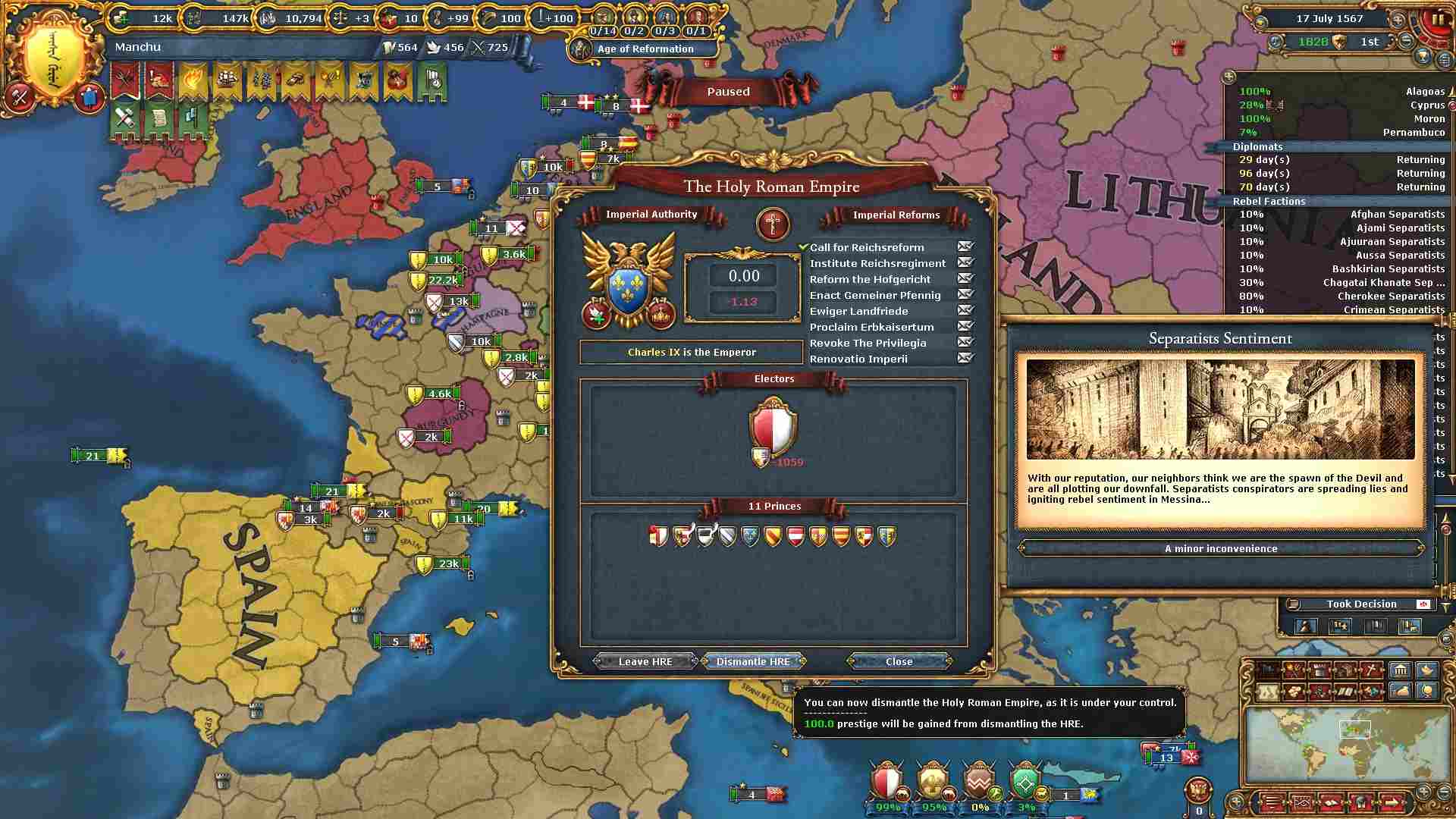Select the Institute Reichsregiment reform

tap(877, 263)
